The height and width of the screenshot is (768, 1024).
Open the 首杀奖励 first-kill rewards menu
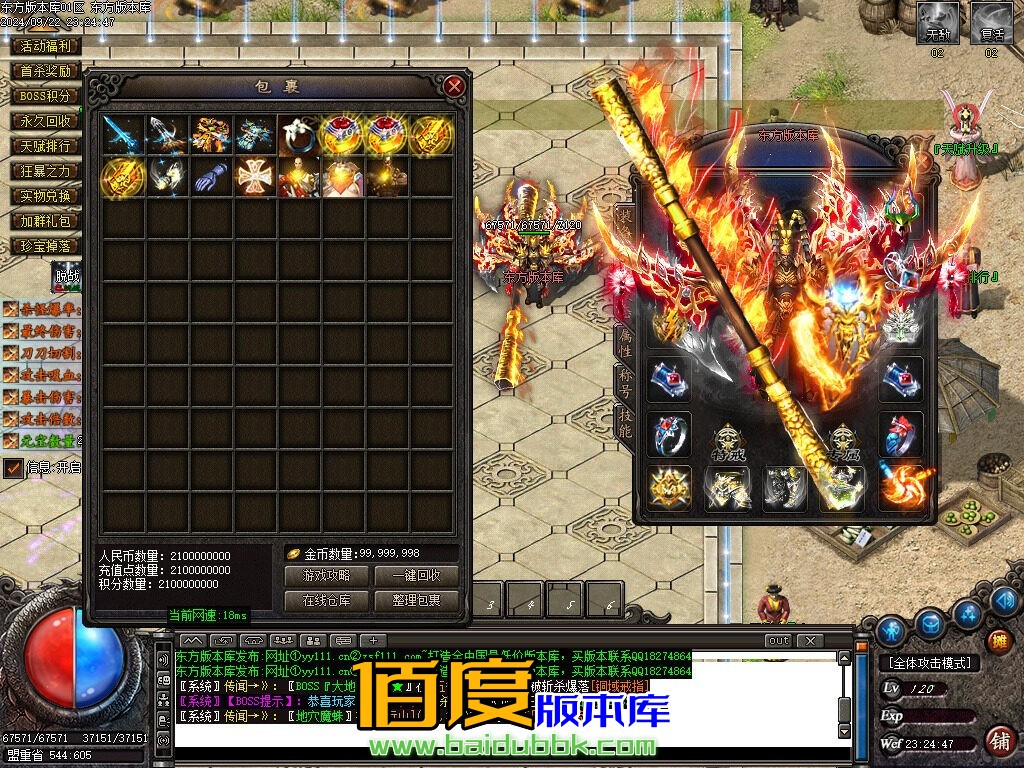click(x=46, y=71)
